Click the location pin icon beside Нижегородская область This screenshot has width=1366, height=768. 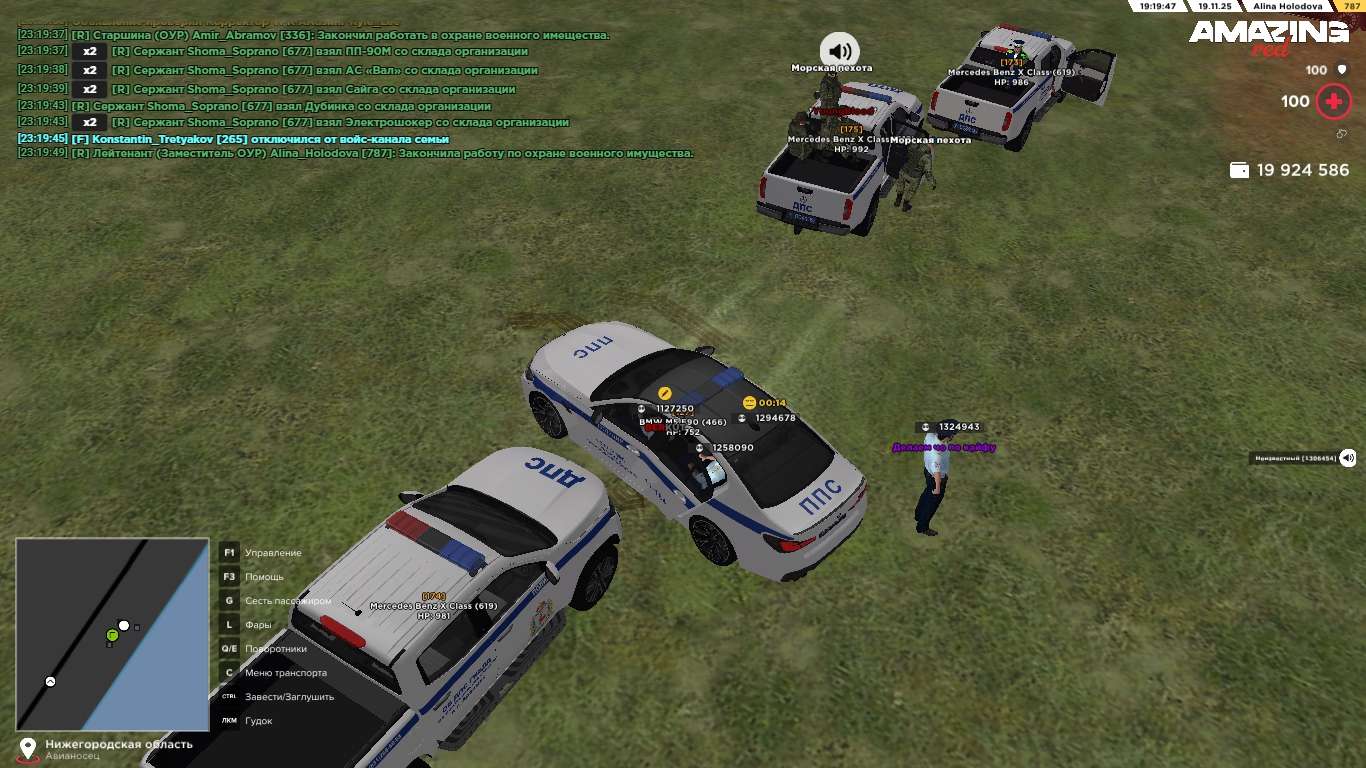pyautogui.click(x=27, y=749)
